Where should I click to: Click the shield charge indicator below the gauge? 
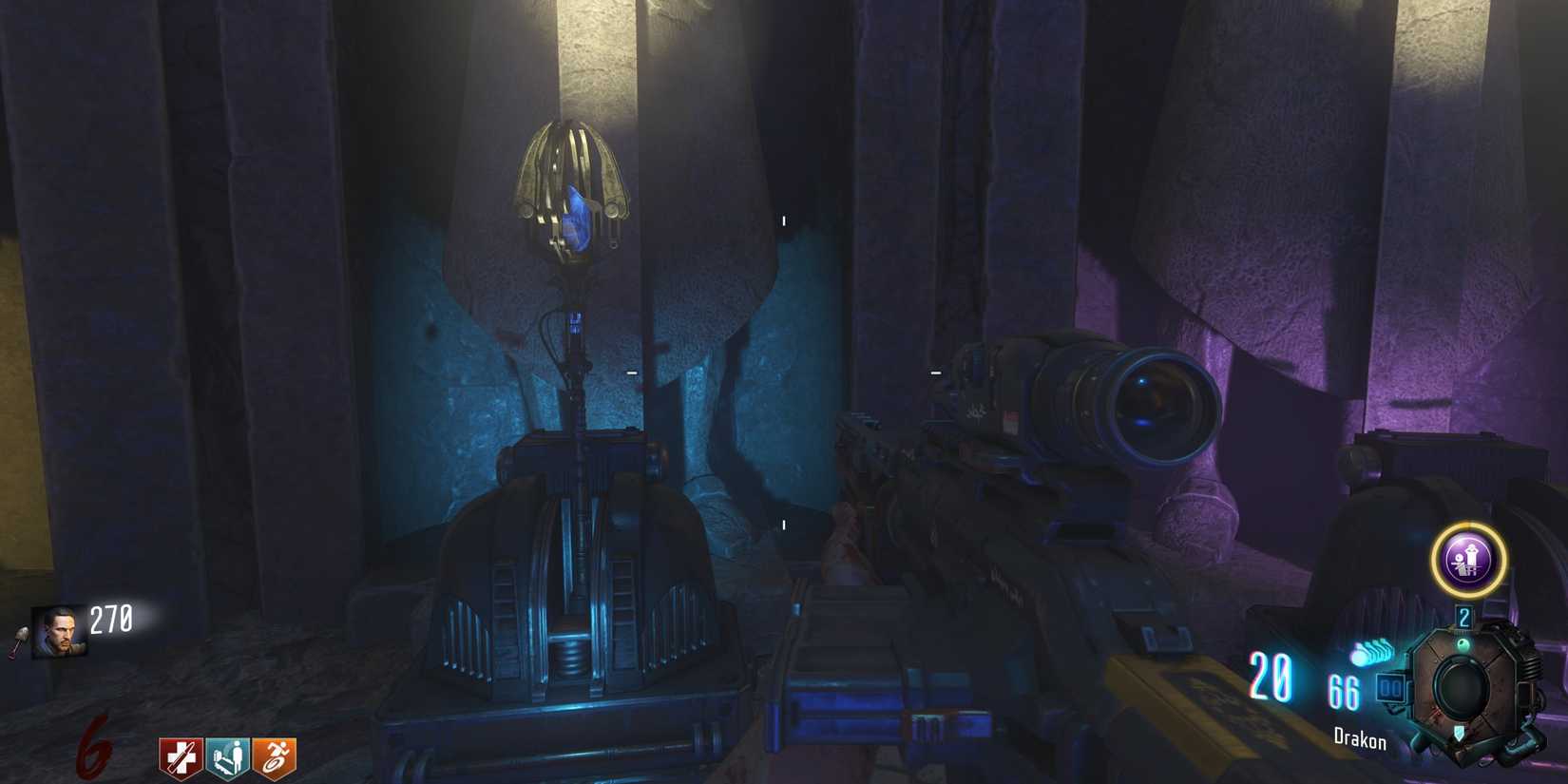click(1458, 734)
